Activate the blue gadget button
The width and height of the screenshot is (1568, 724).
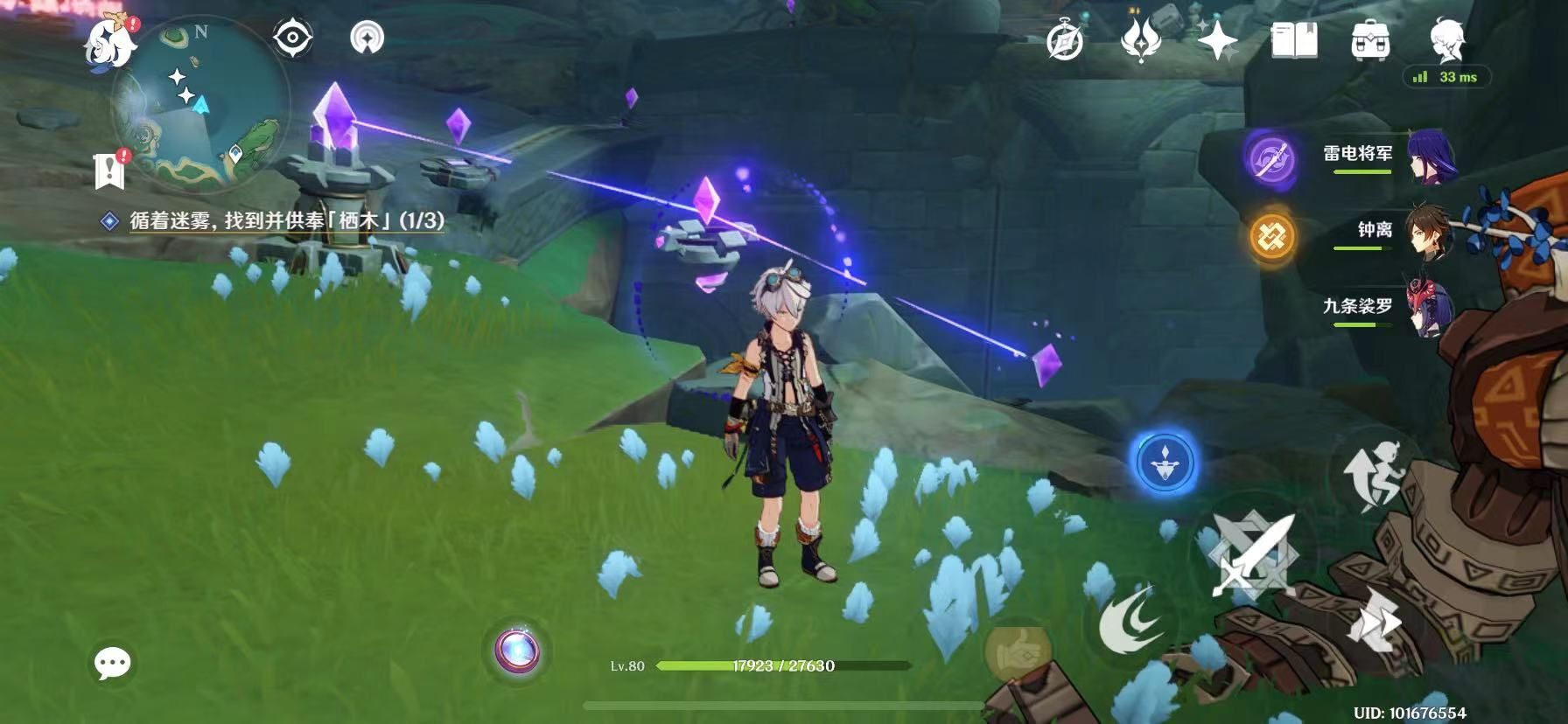click(1164, 461)
